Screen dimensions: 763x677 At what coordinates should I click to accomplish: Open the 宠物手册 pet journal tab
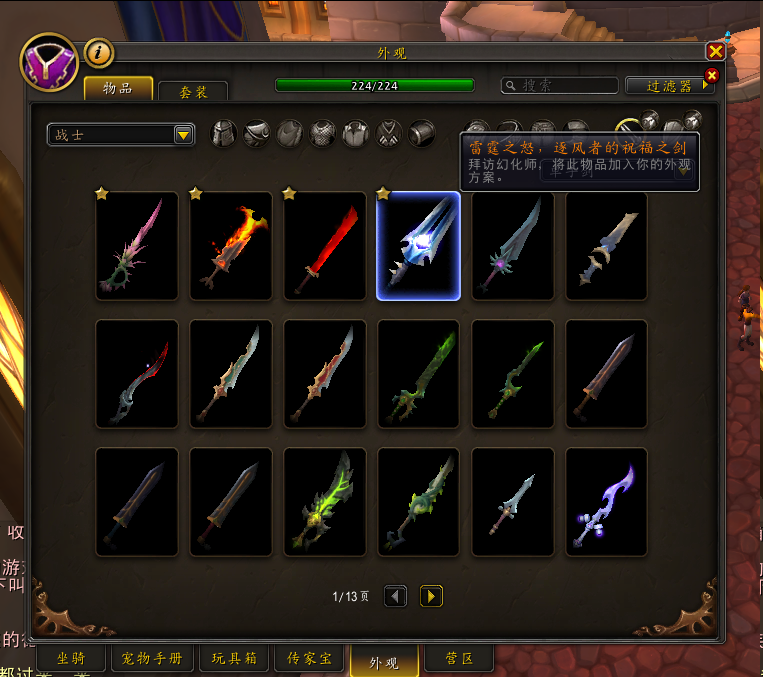152,659
